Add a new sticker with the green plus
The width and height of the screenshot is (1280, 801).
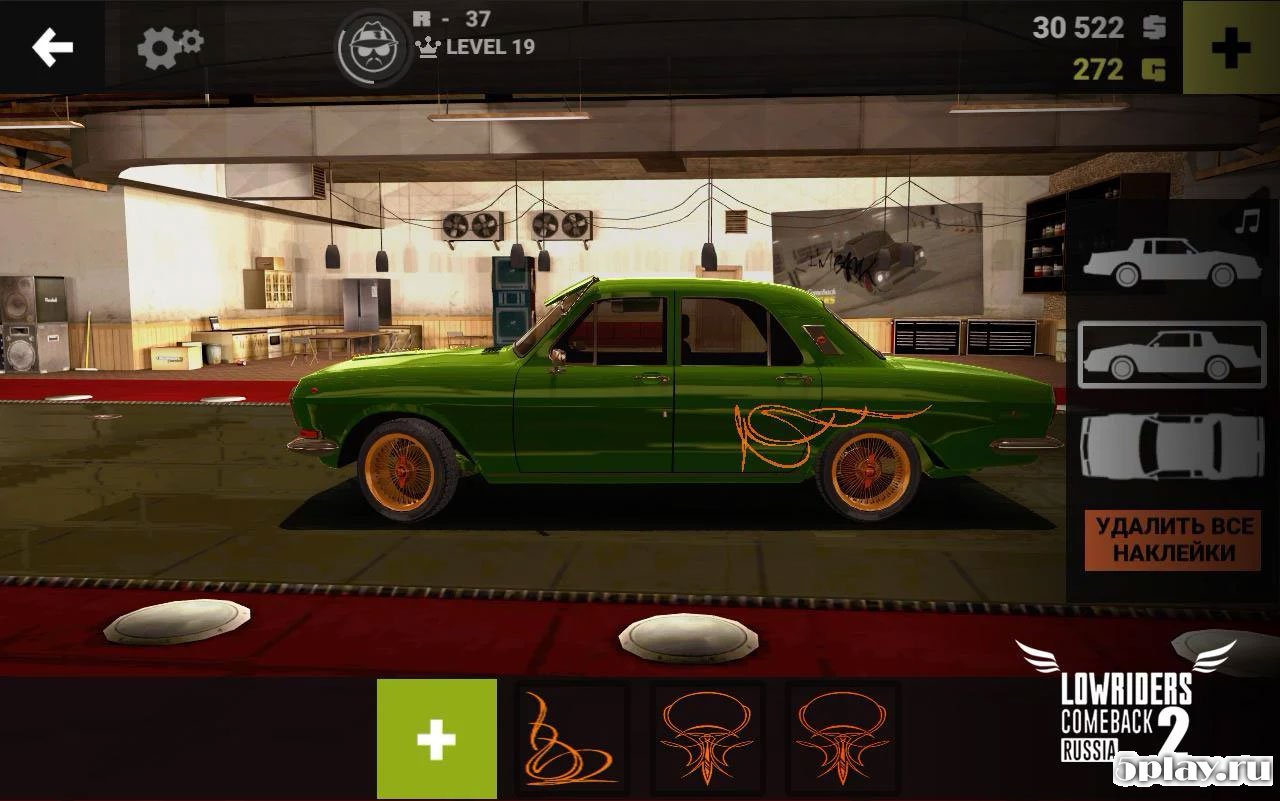coord(437,740)
